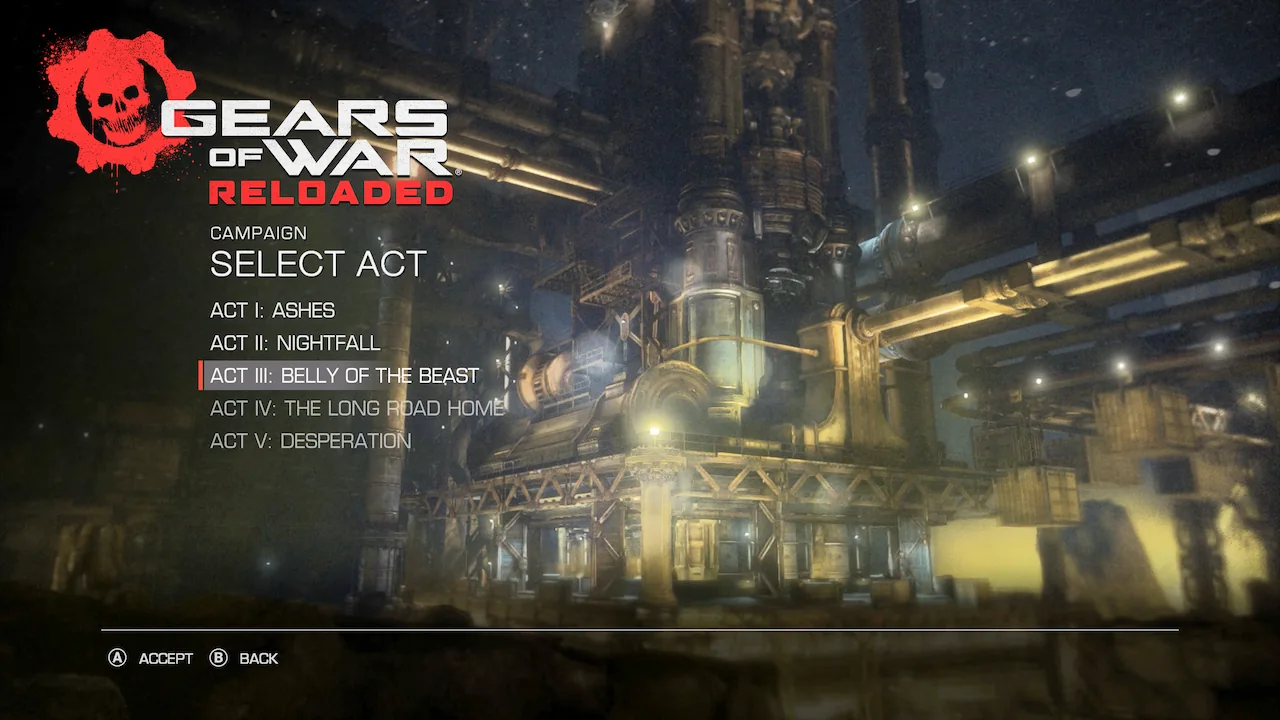Select Act IV: The Long Road Home

pyautogui.click(x=357, y=408)
